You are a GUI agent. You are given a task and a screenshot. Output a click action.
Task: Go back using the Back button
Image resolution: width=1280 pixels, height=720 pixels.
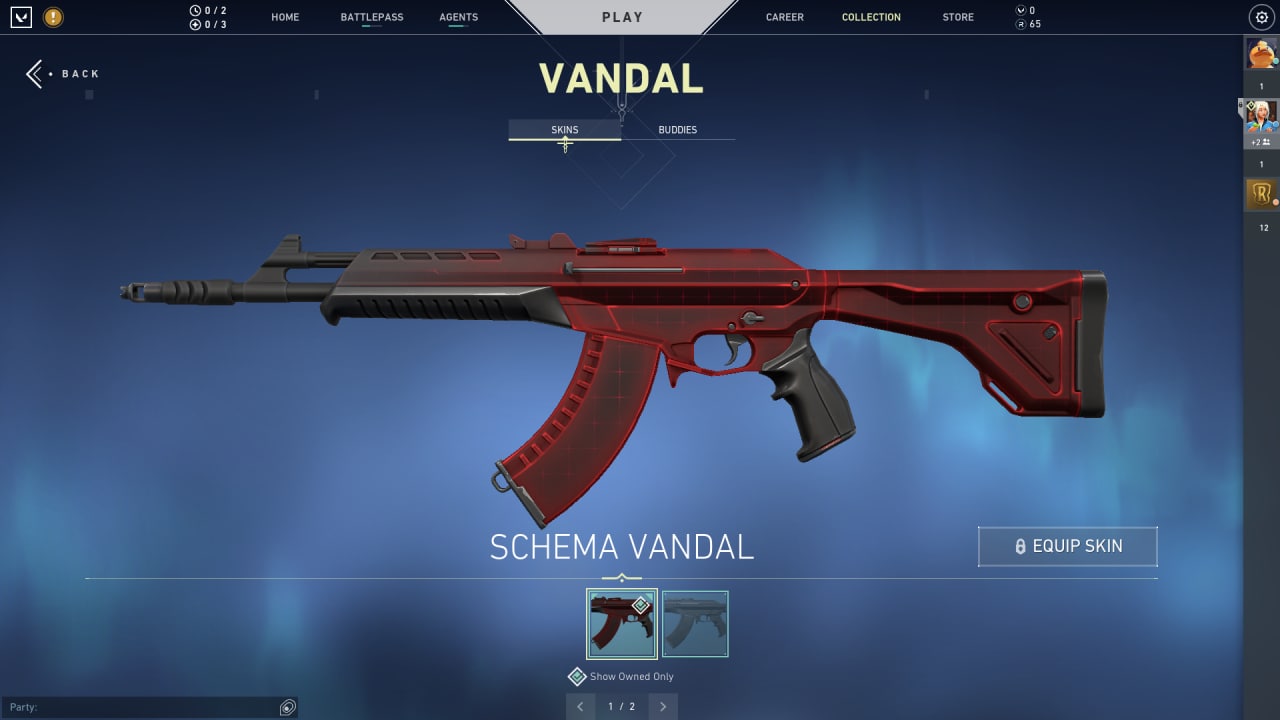pos(63,74)
